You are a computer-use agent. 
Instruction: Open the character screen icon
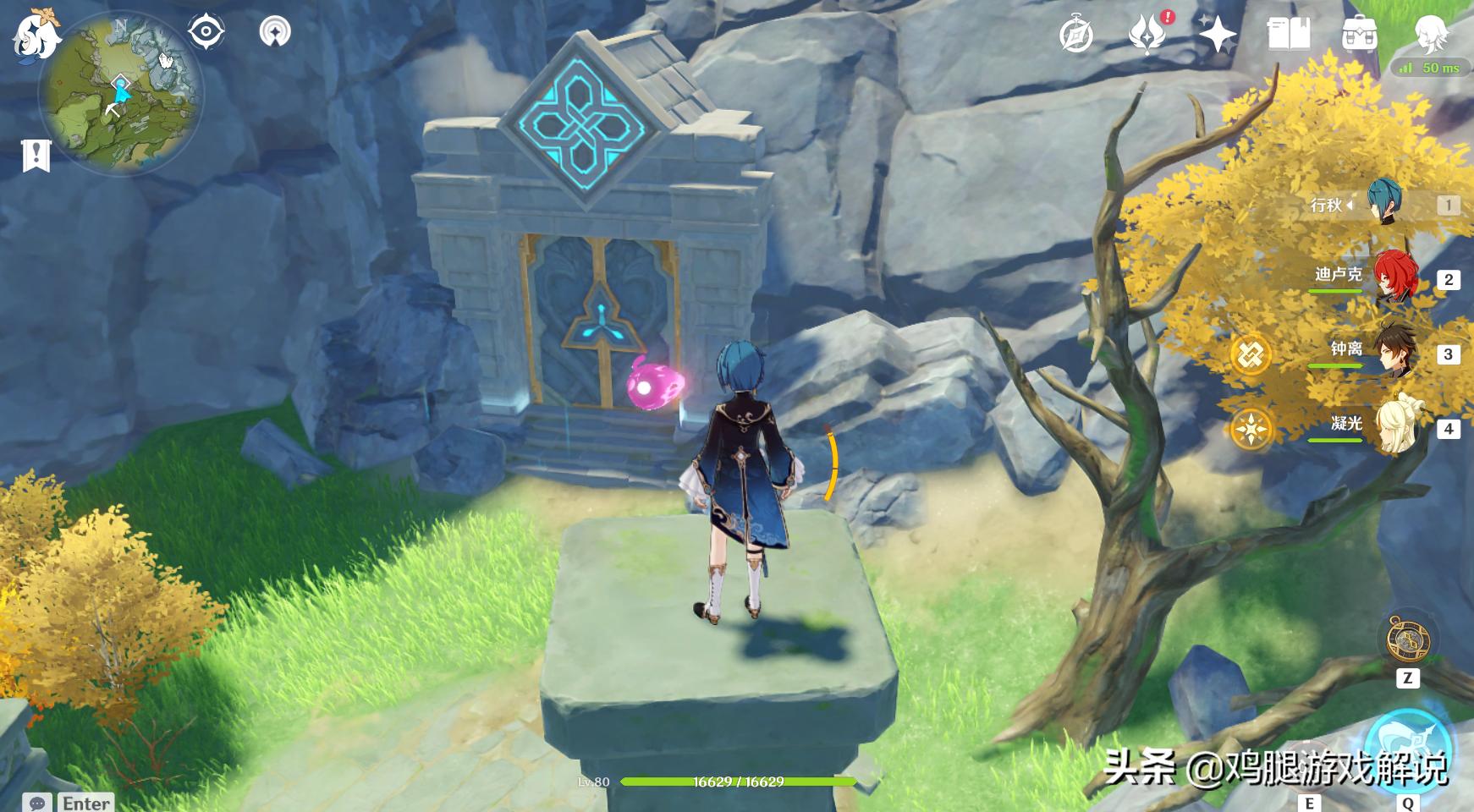pos(1432,34)
